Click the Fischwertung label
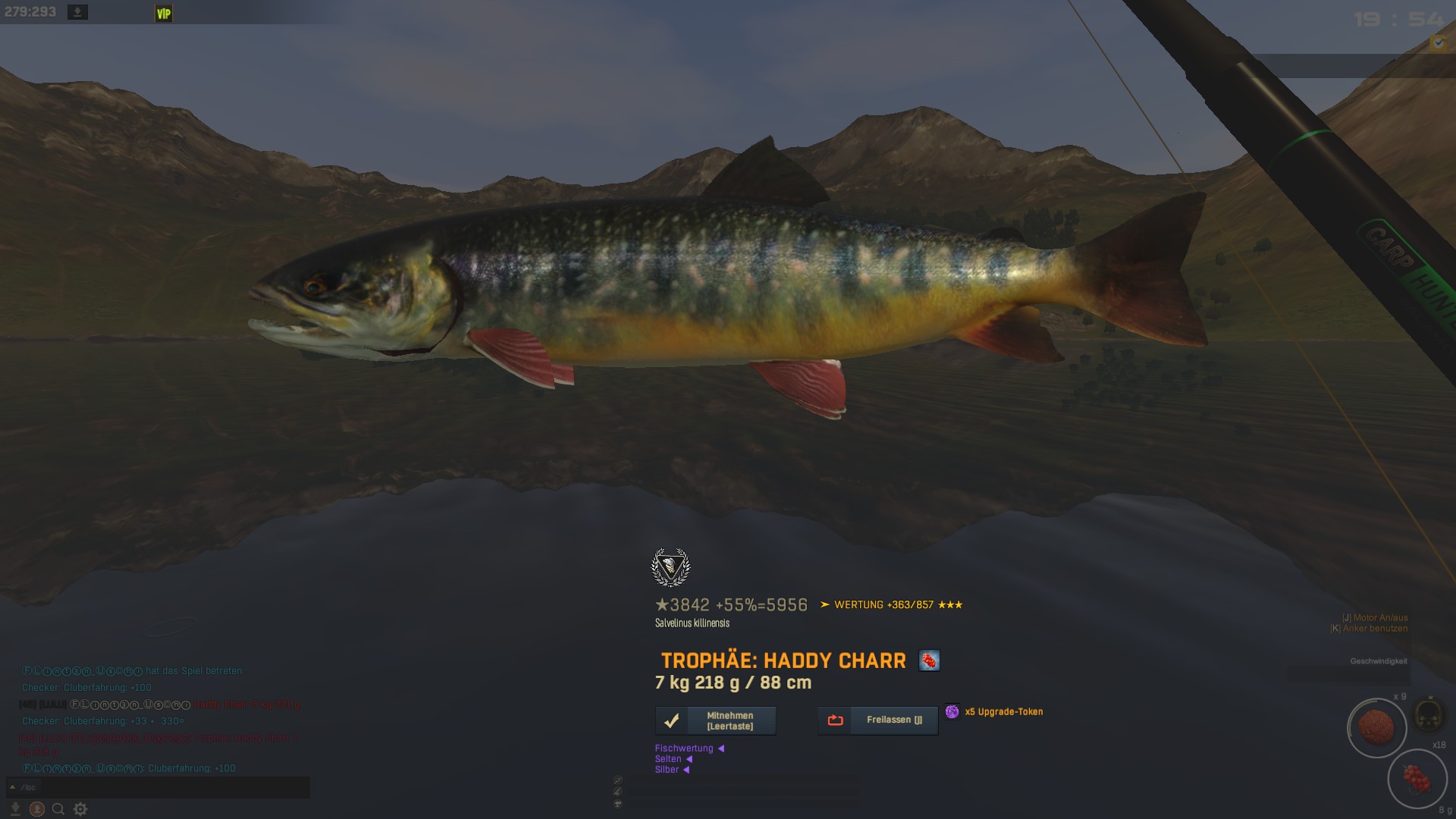The image size is (1456, 819). point(684,748)
